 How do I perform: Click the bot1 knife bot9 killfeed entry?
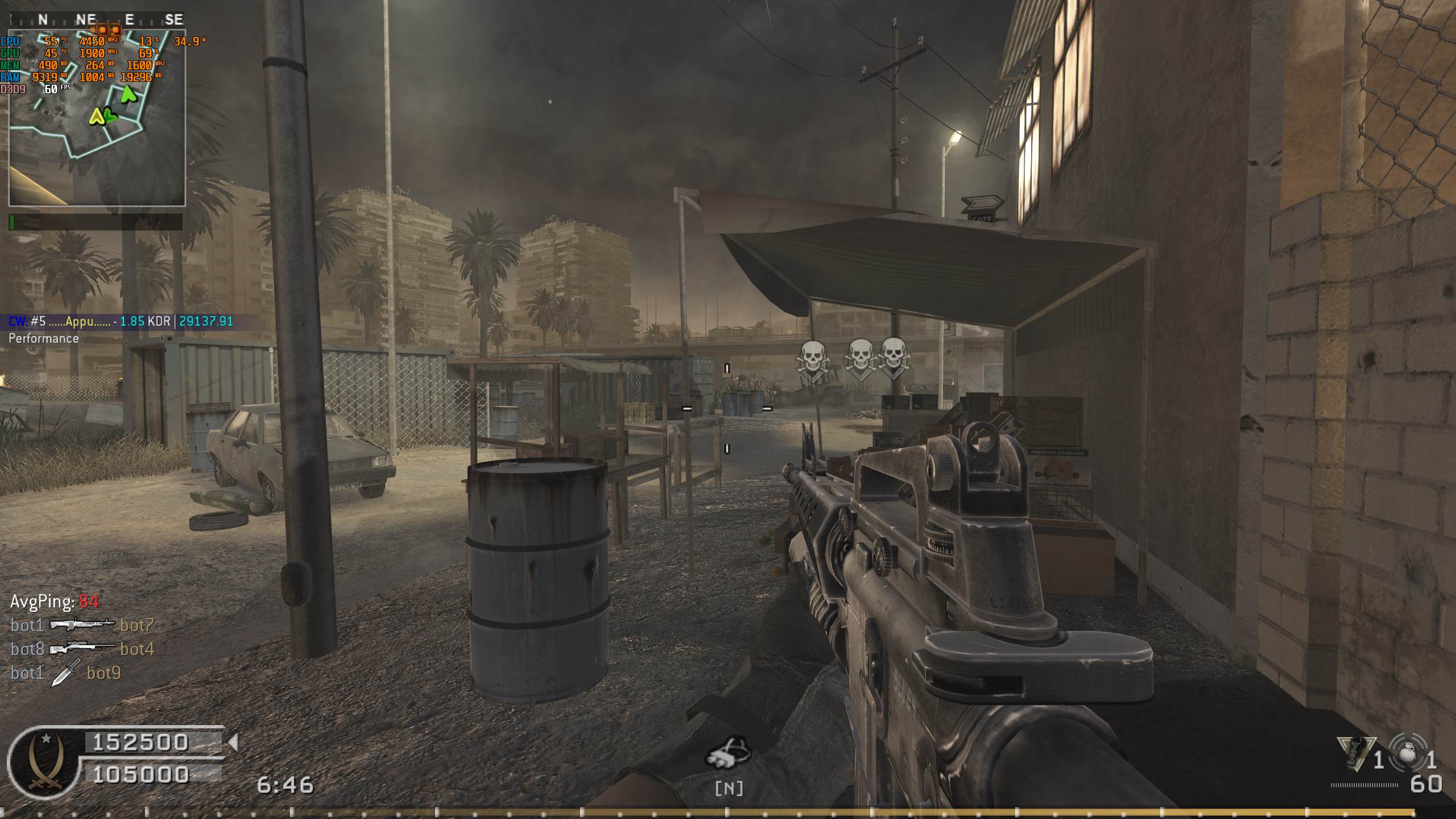coord(66,673)
